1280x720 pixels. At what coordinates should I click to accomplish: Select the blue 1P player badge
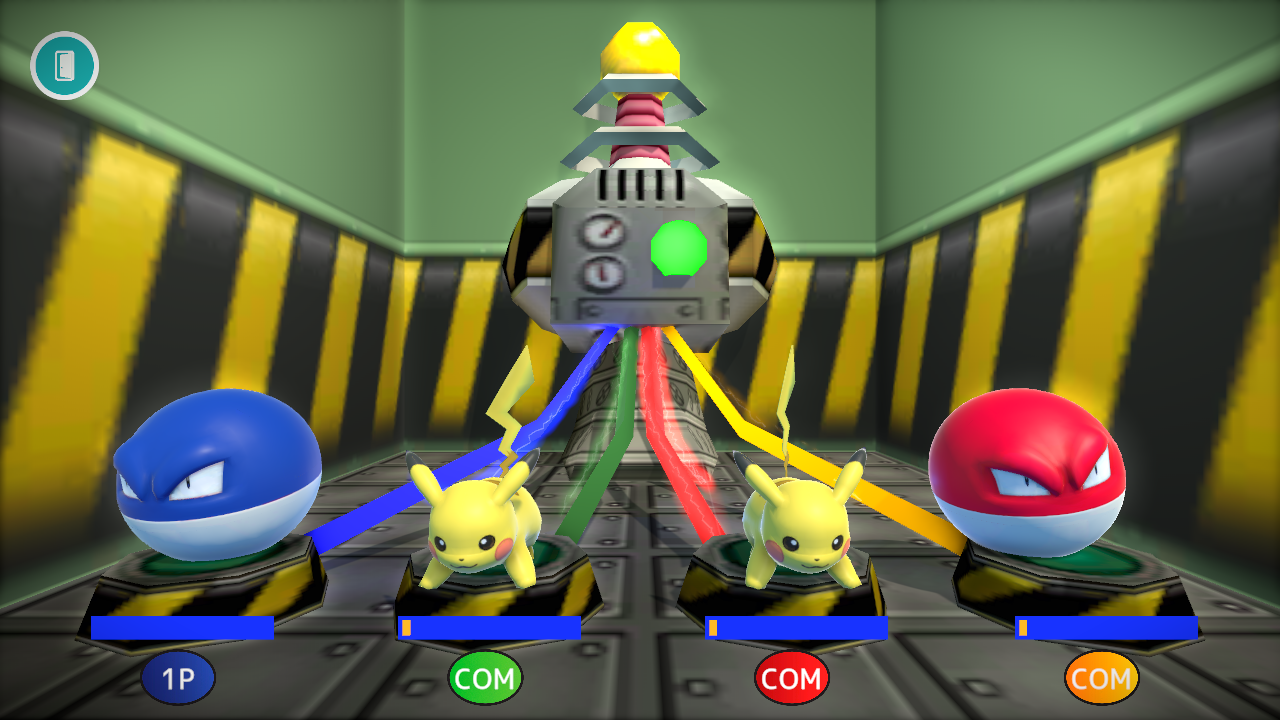click(178, 677)
